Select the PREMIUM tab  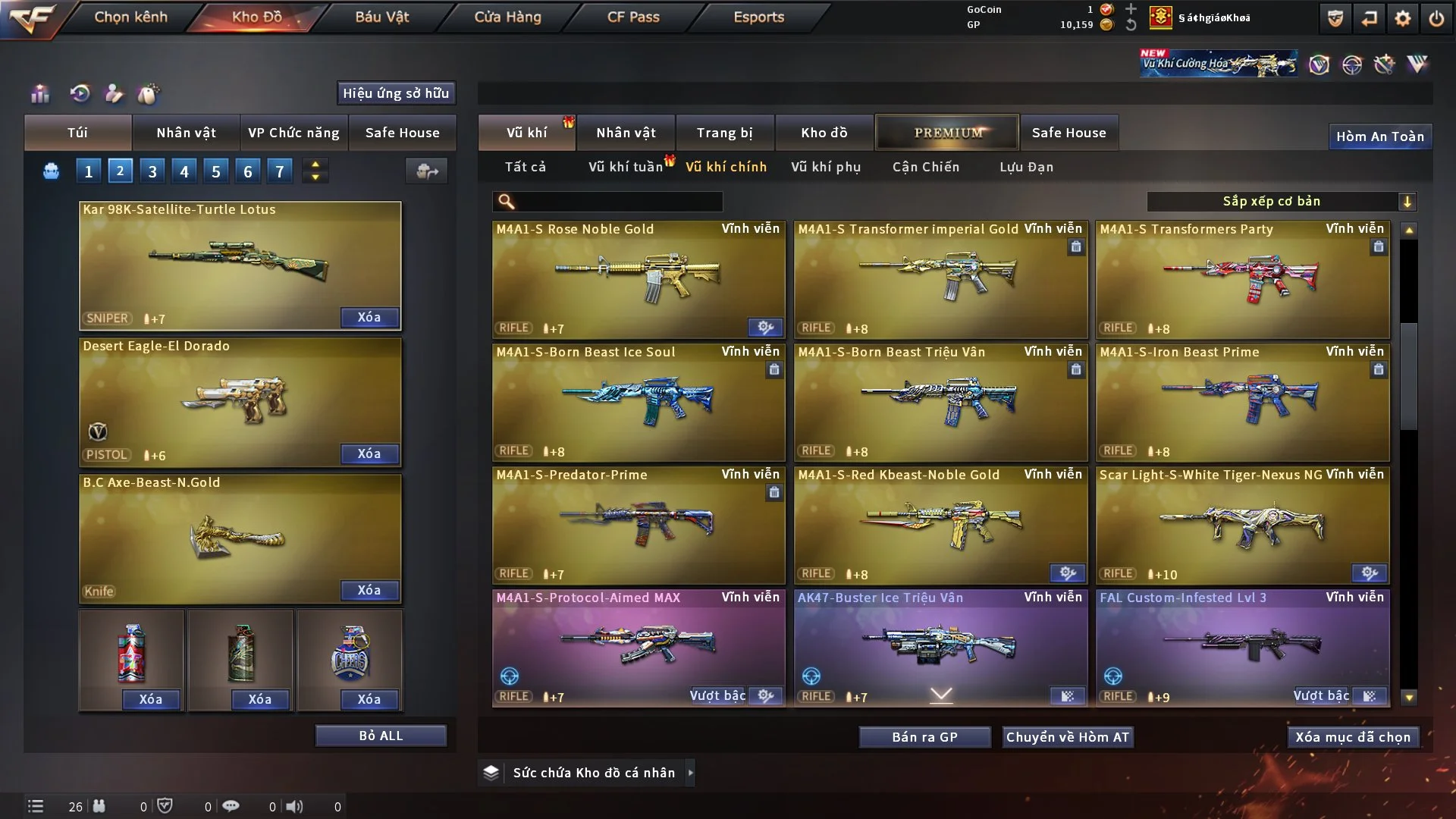[x=947, y=133]
